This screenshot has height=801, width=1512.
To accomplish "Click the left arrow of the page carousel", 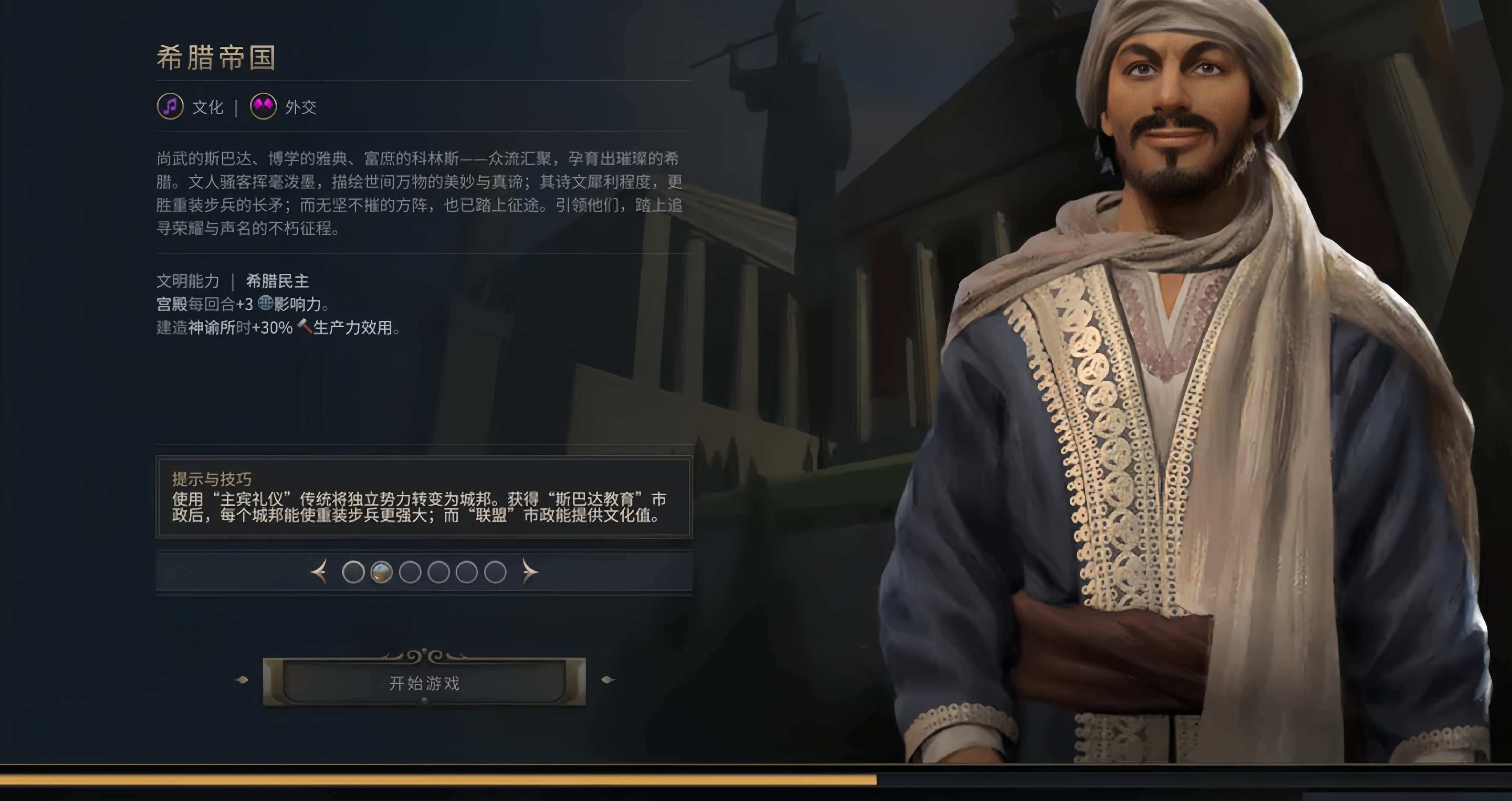I will [320, 572].
